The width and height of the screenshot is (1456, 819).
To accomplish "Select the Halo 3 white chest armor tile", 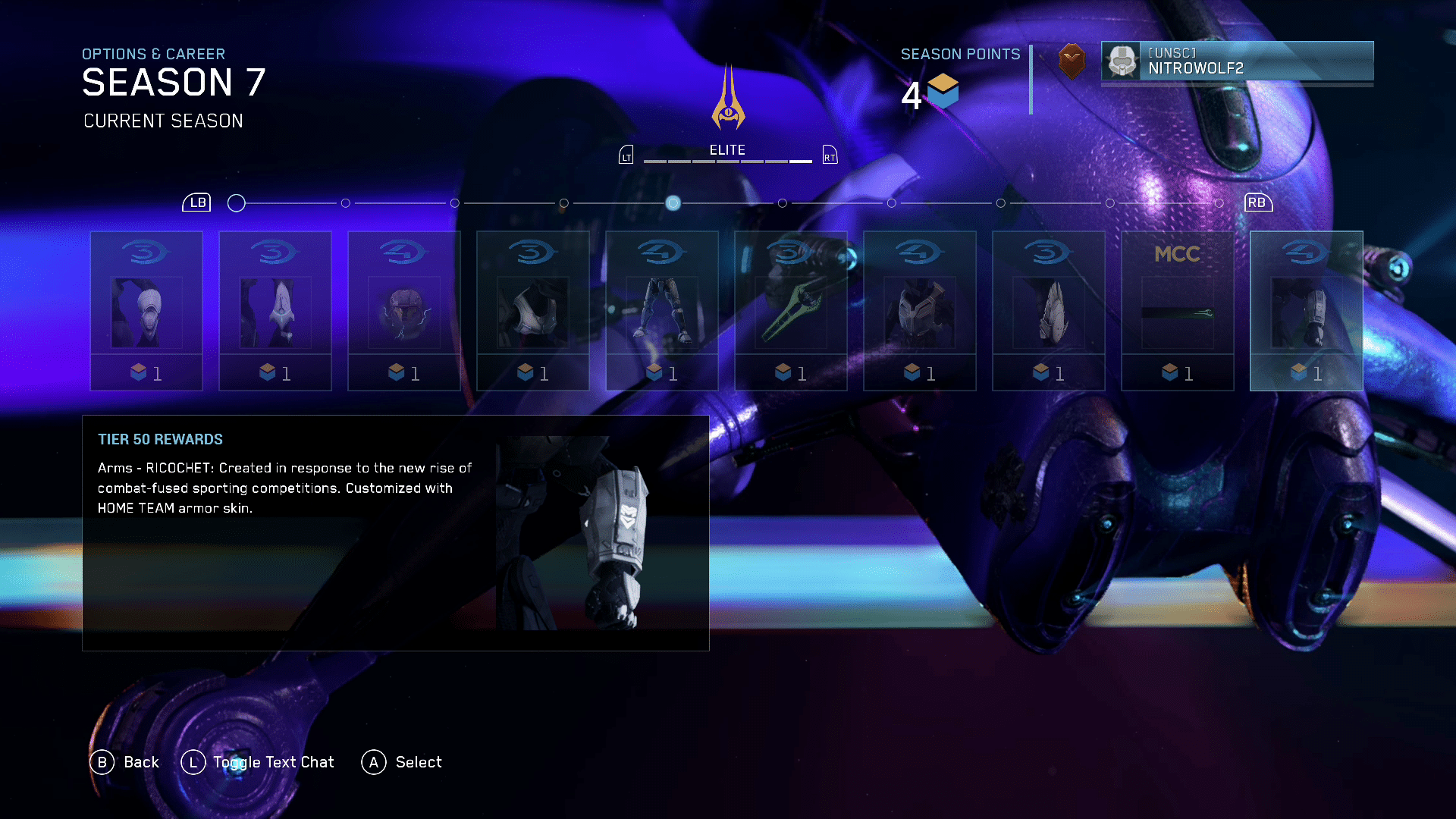I will pos(532,310).
